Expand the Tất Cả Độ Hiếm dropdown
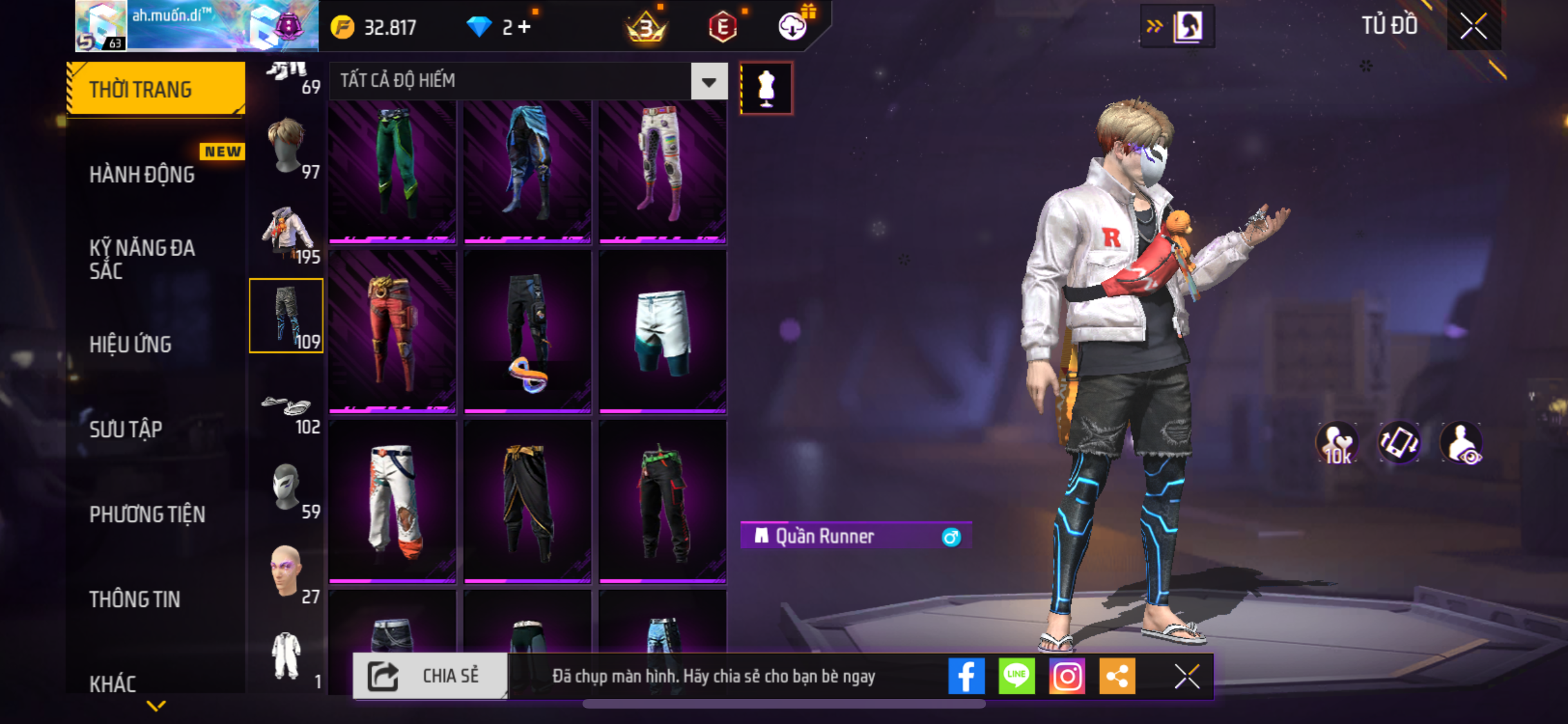 (x=709, y=81)
